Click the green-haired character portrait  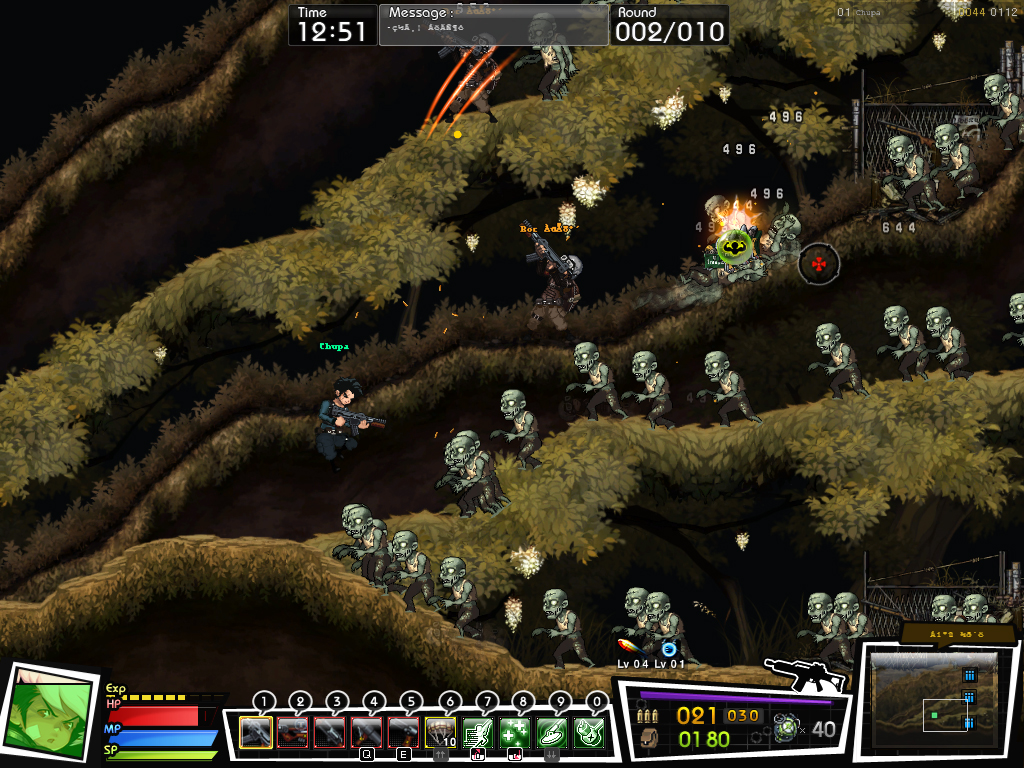click(47, 712)
